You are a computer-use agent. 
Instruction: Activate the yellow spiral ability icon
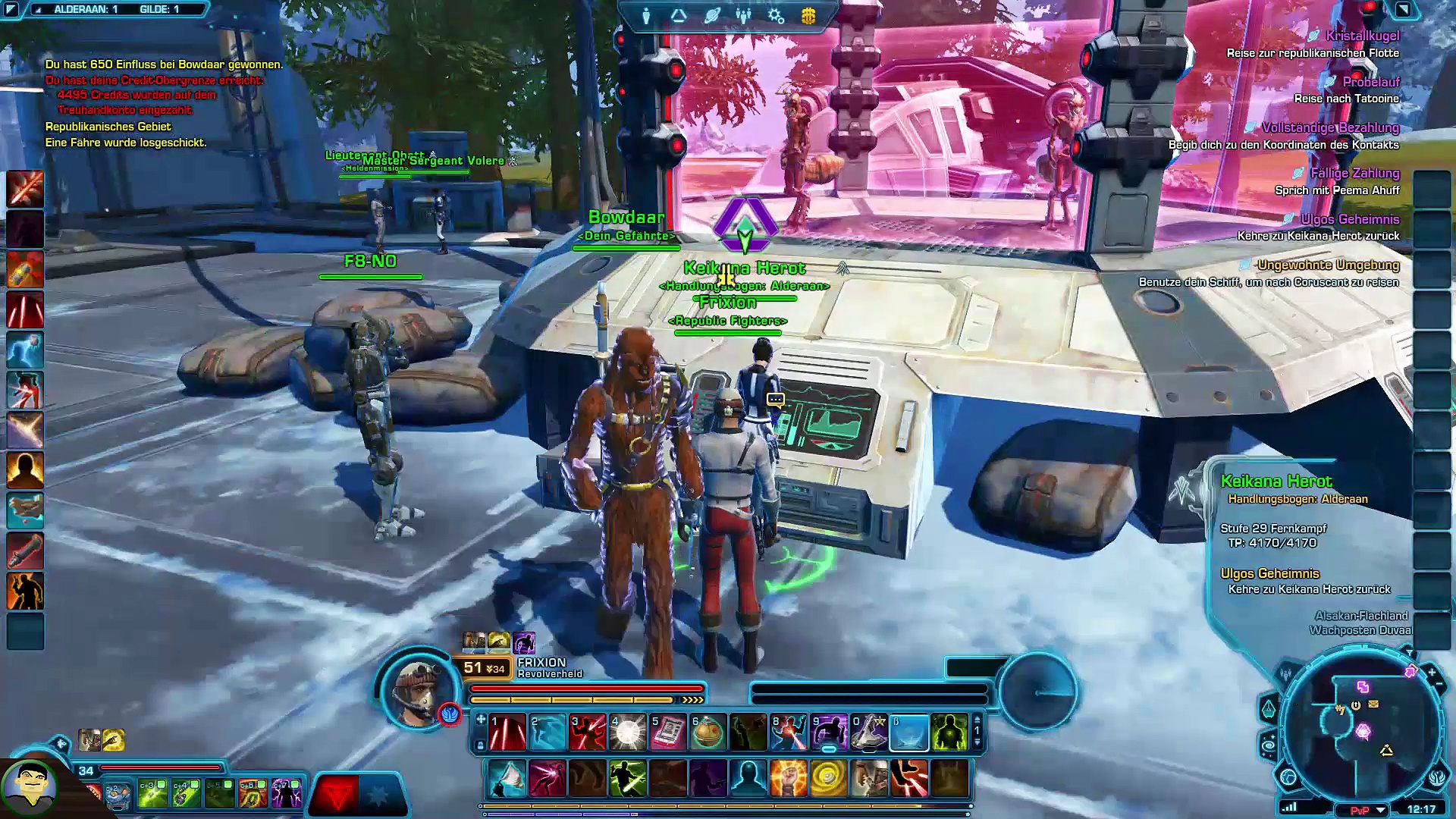[828, 778]
